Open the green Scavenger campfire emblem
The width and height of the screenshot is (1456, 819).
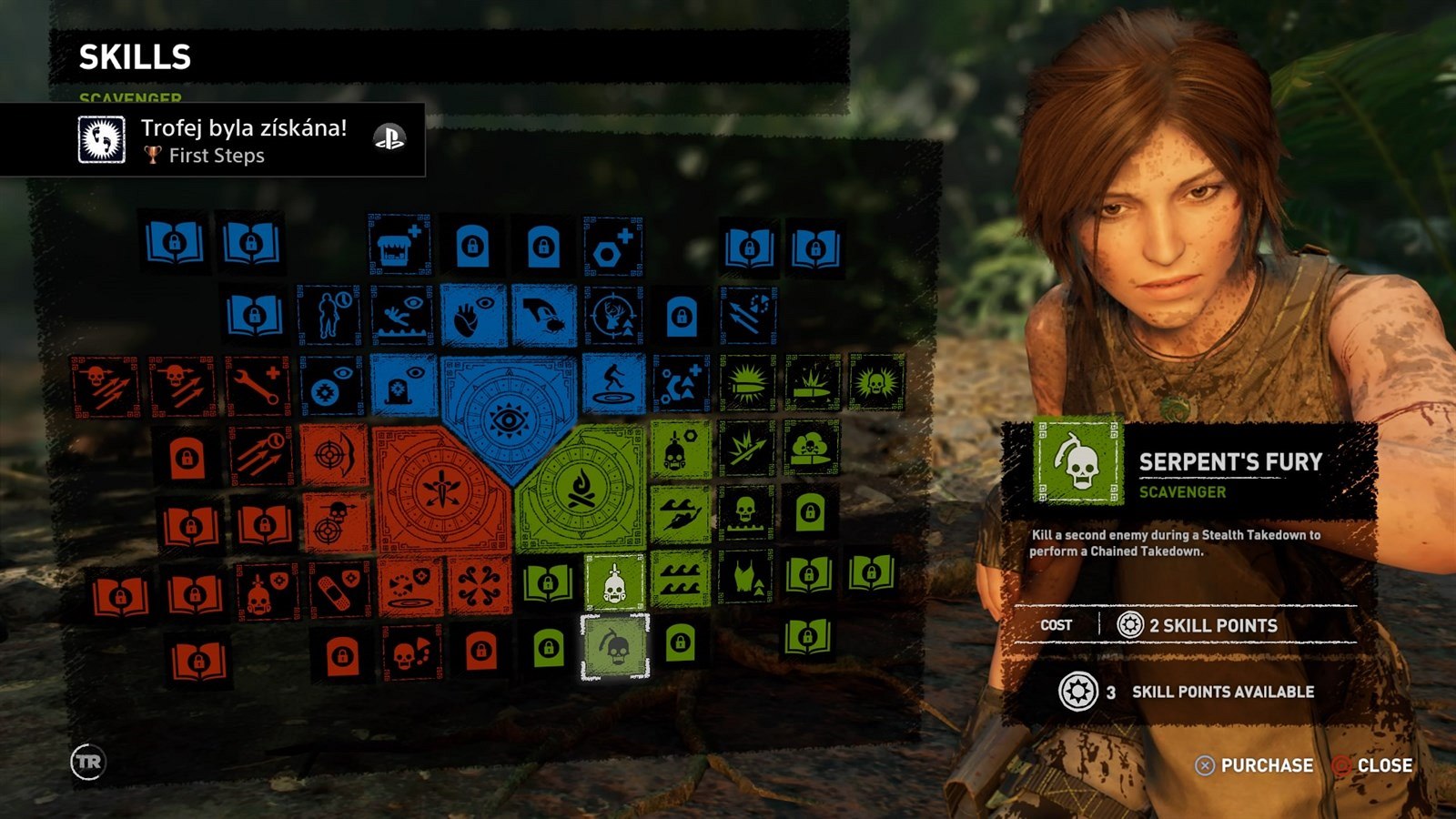tap(581, 490)
